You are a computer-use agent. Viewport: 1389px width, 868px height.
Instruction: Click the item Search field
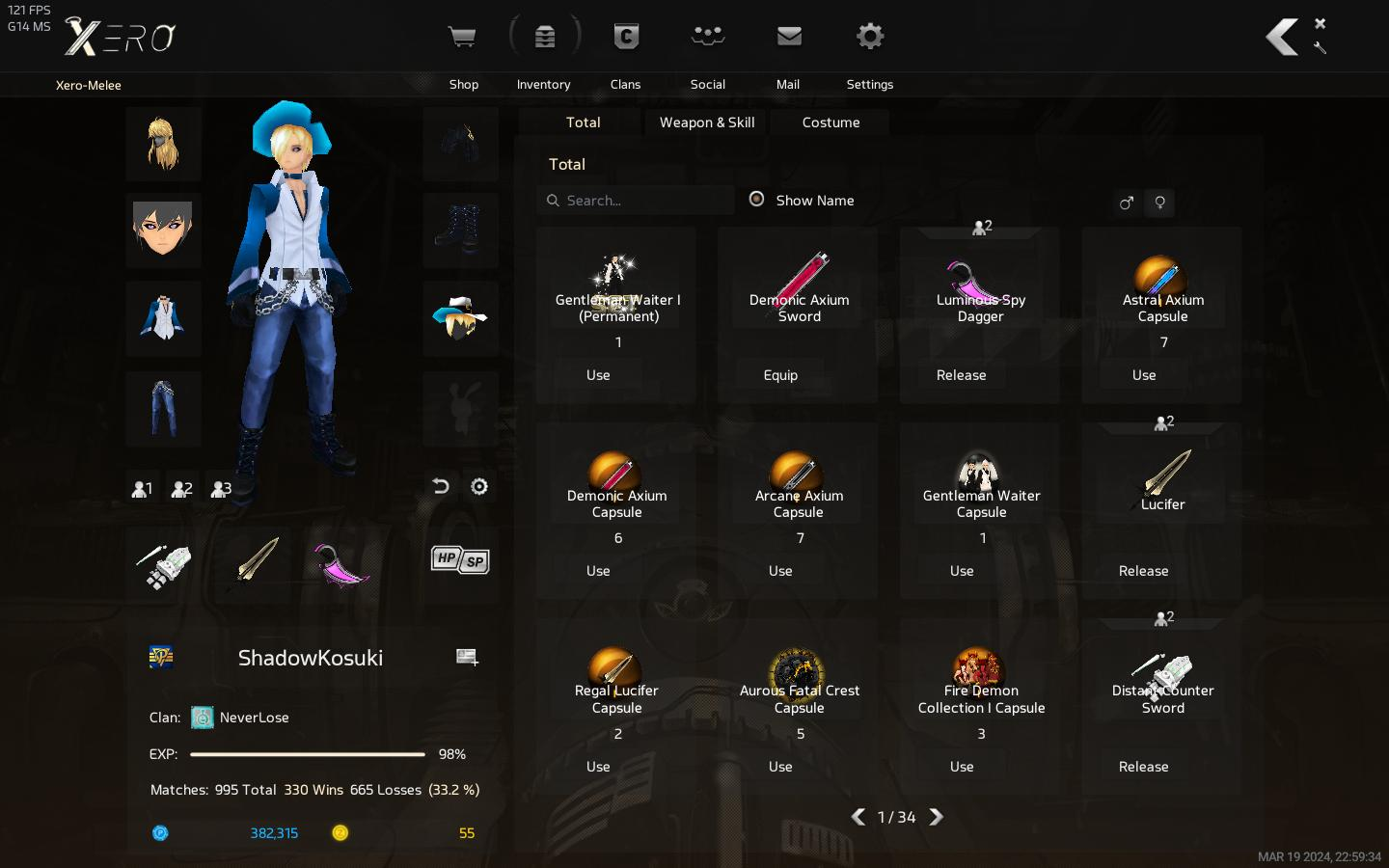(641, 201)
